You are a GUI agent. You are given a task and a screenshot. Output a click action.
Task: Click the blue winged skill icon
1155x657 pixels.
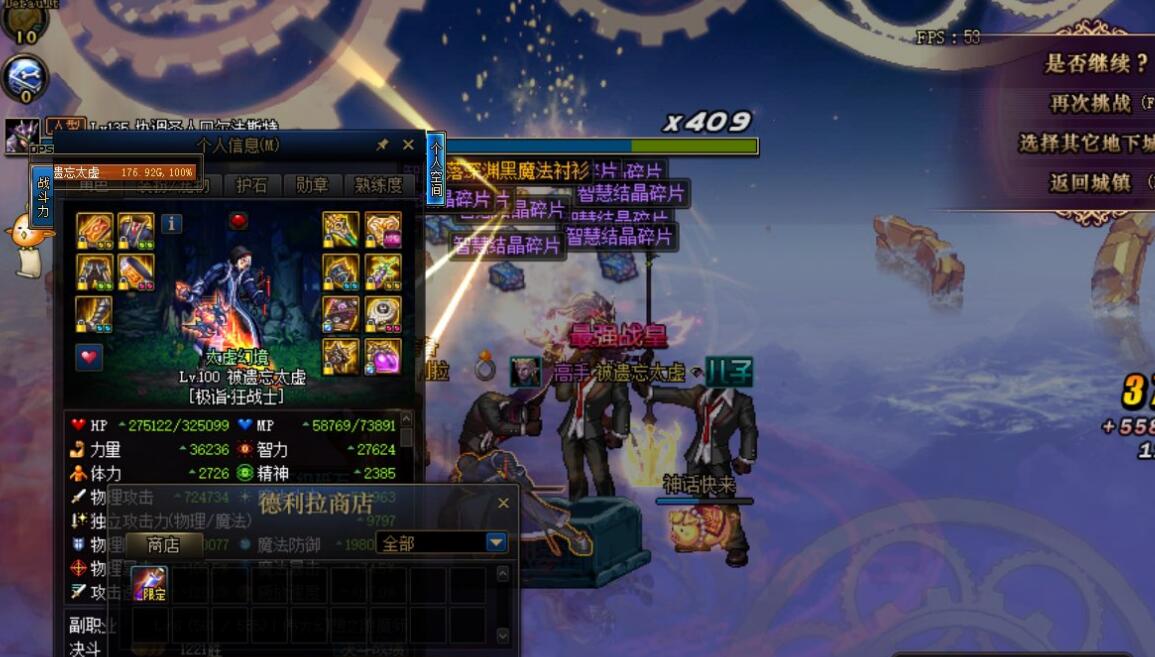24,77
